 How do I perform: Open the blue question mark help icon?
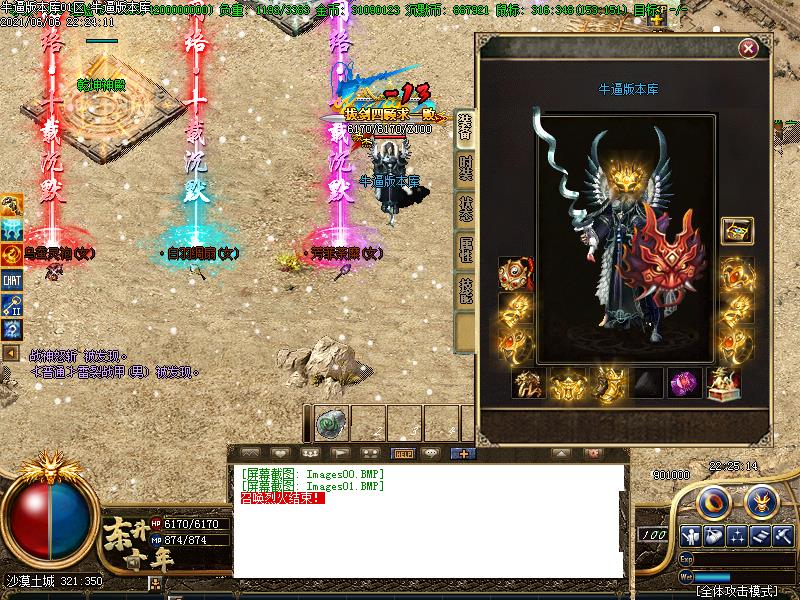pos(12,328)
